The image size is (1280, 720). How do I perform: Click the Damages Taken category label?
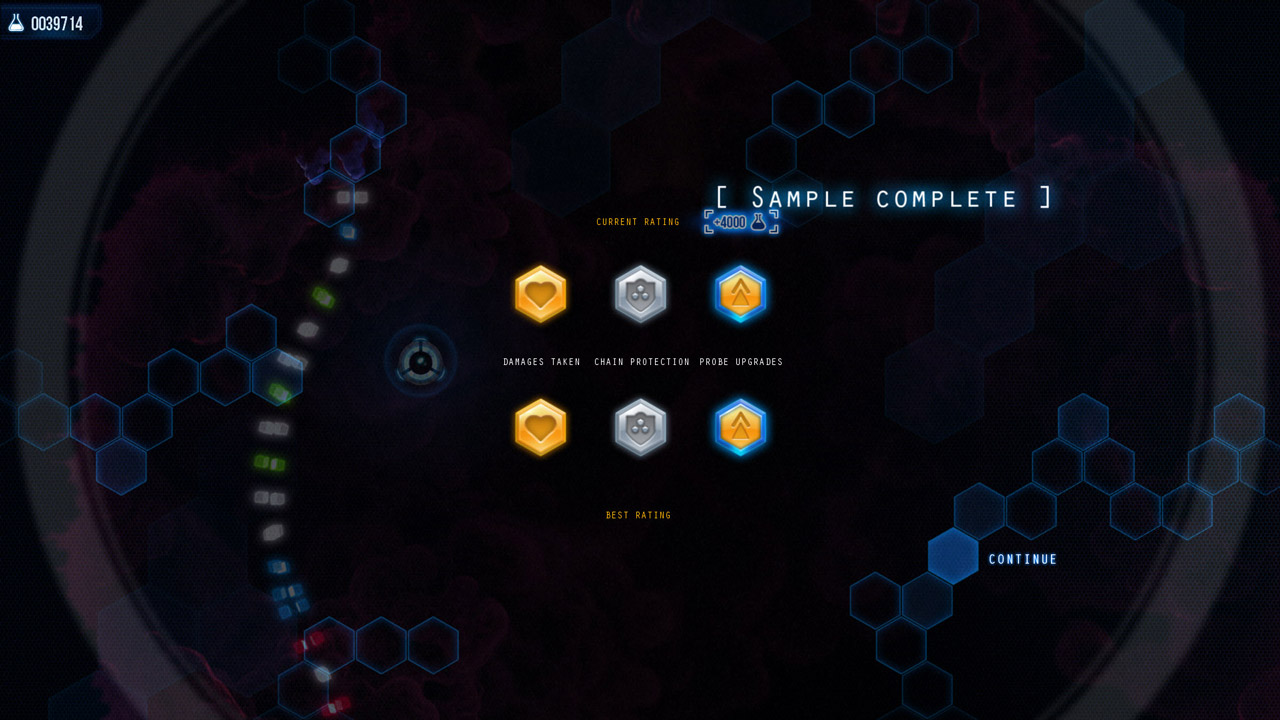541,362
